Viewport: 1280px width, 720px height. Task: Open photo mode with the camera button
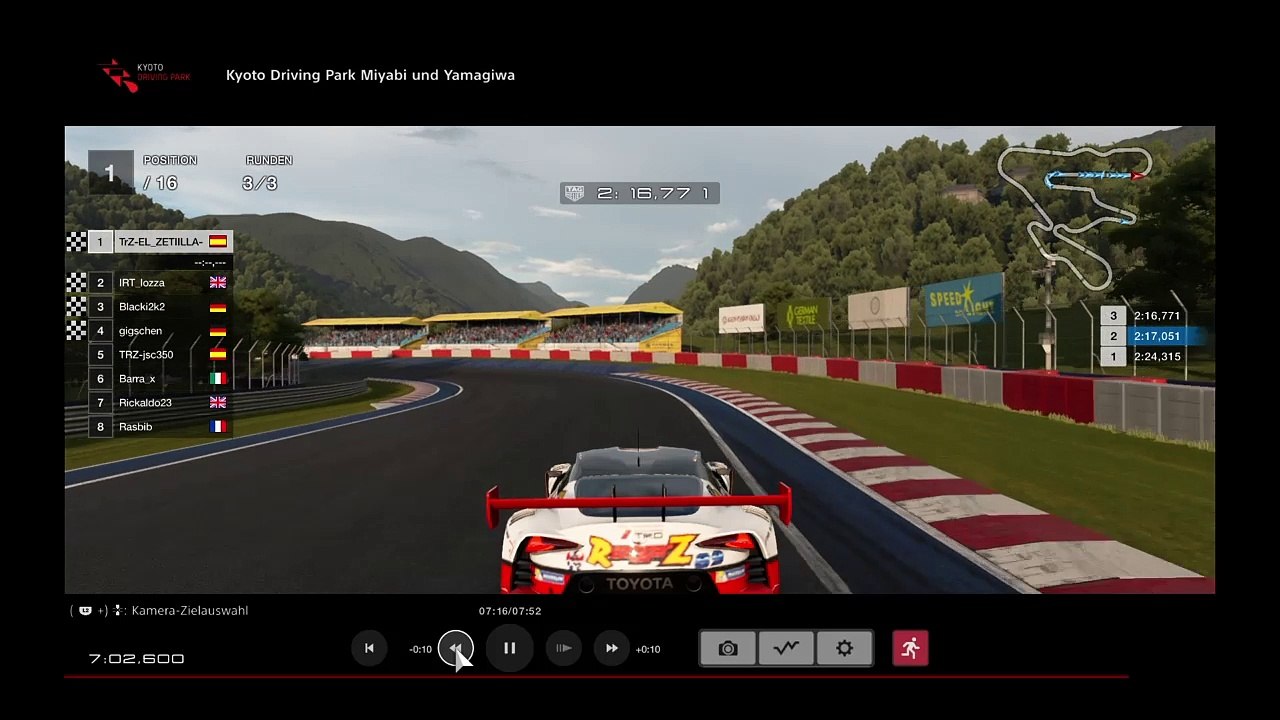tap(728, 648)
